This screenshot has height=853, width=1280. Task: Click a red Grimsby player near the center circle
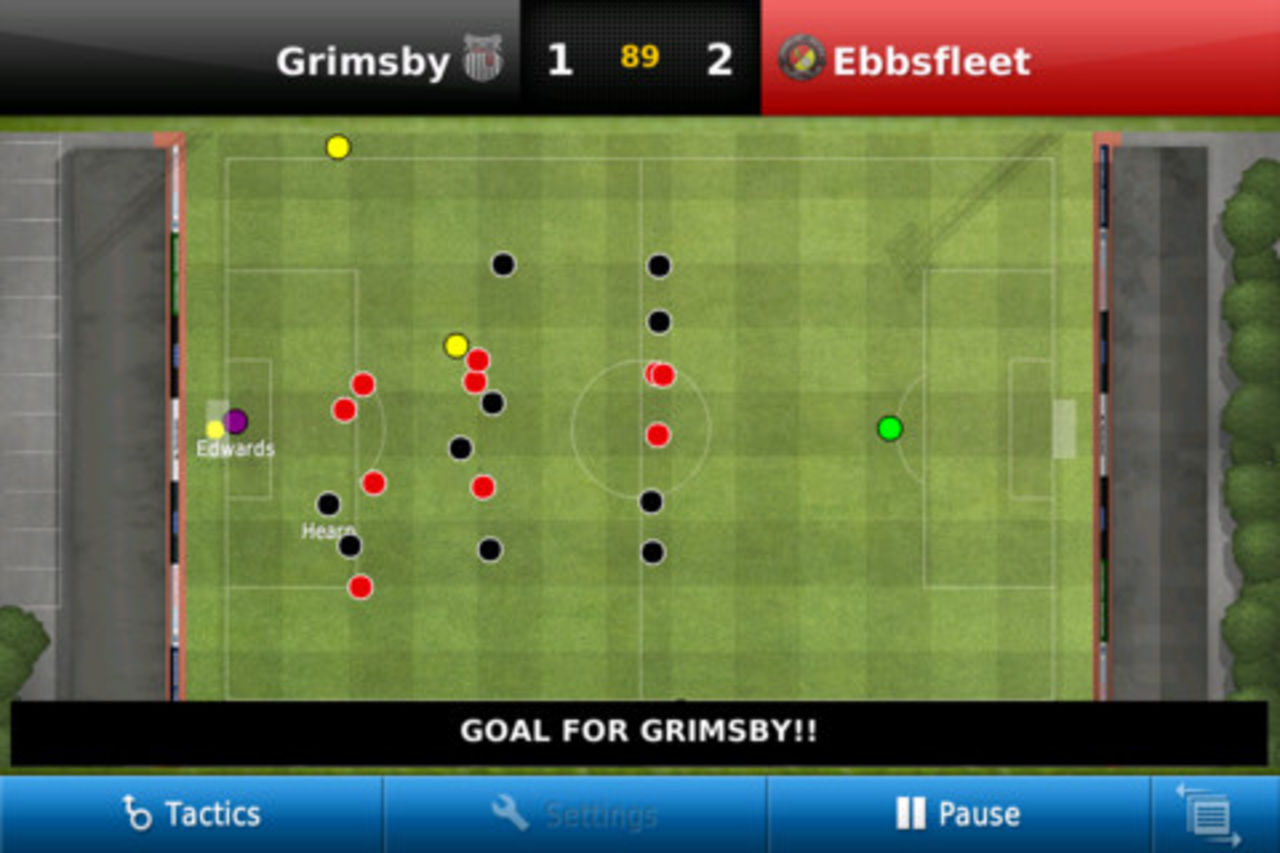point(658,434)
